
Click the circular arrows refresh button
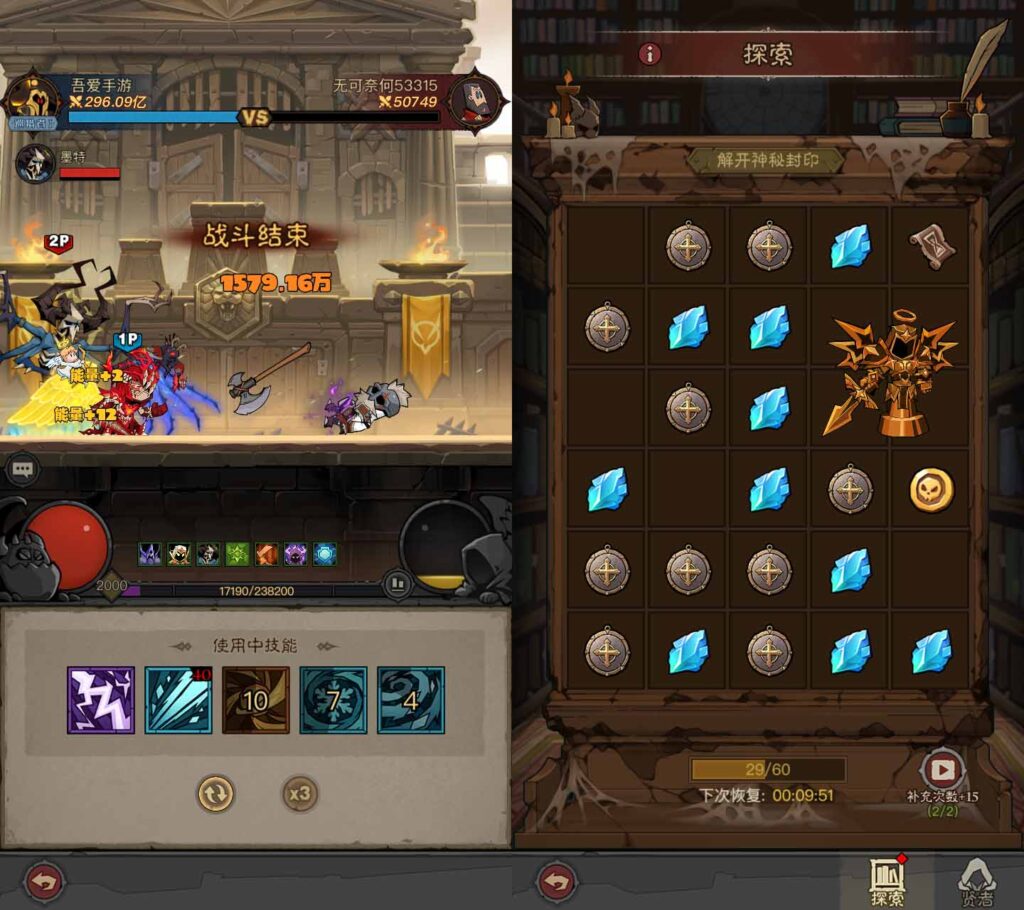pos(215,794)
